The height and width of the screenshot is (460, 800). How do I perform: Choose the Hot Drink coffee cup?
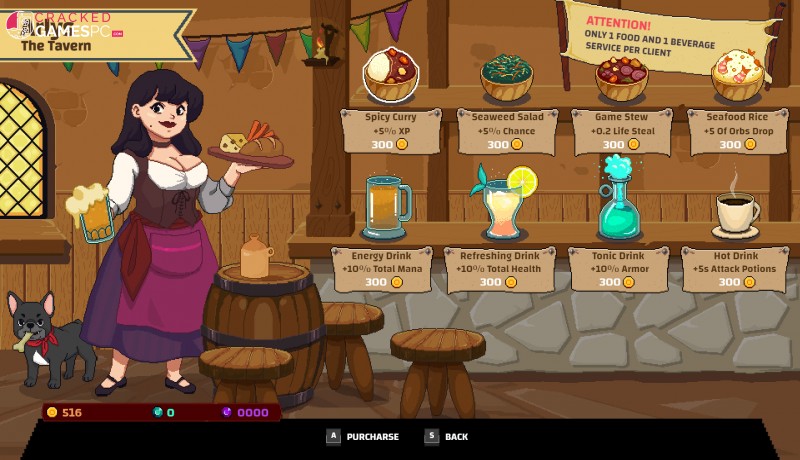point(735,210)
